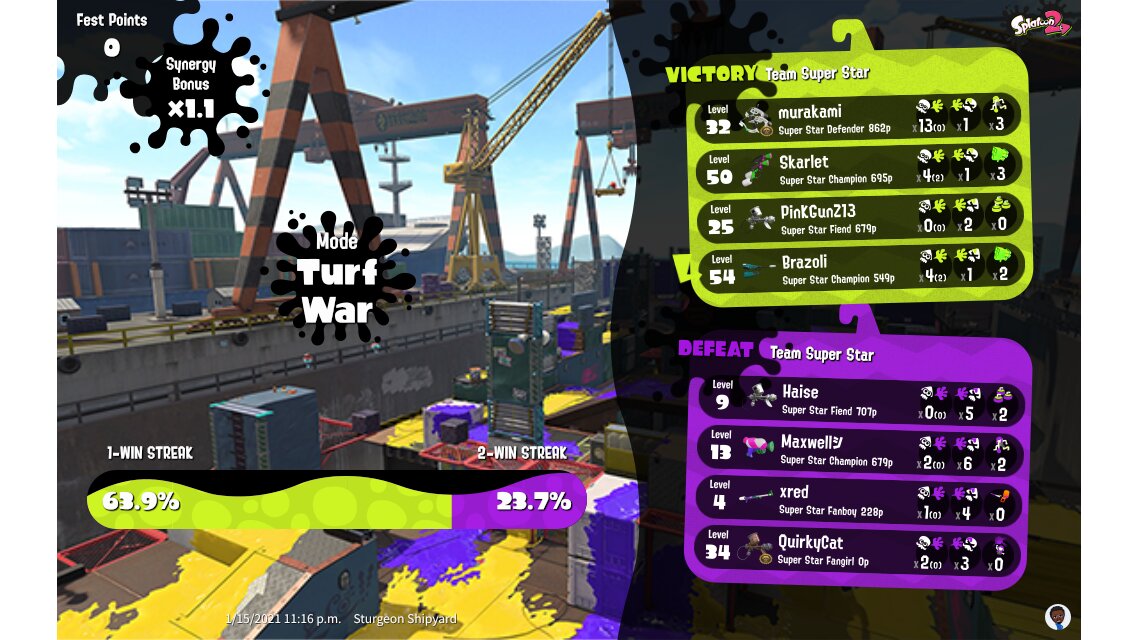Image resolution: width=1138 pixels, height=640 pixels.
Task: Open the user avatar profile icon
Action: [x=1057, y=616]
